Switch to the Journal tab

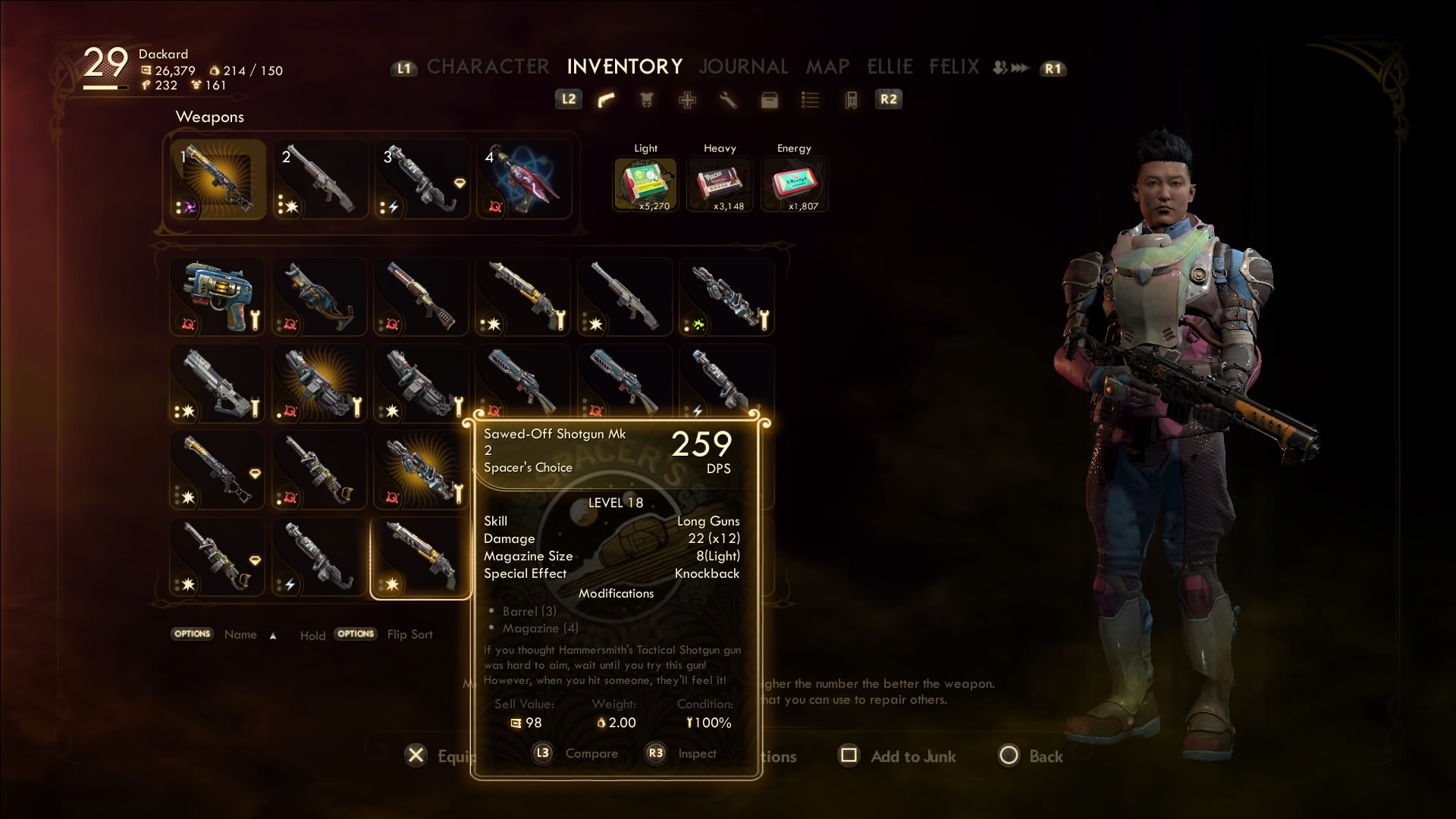coord(743,67)
